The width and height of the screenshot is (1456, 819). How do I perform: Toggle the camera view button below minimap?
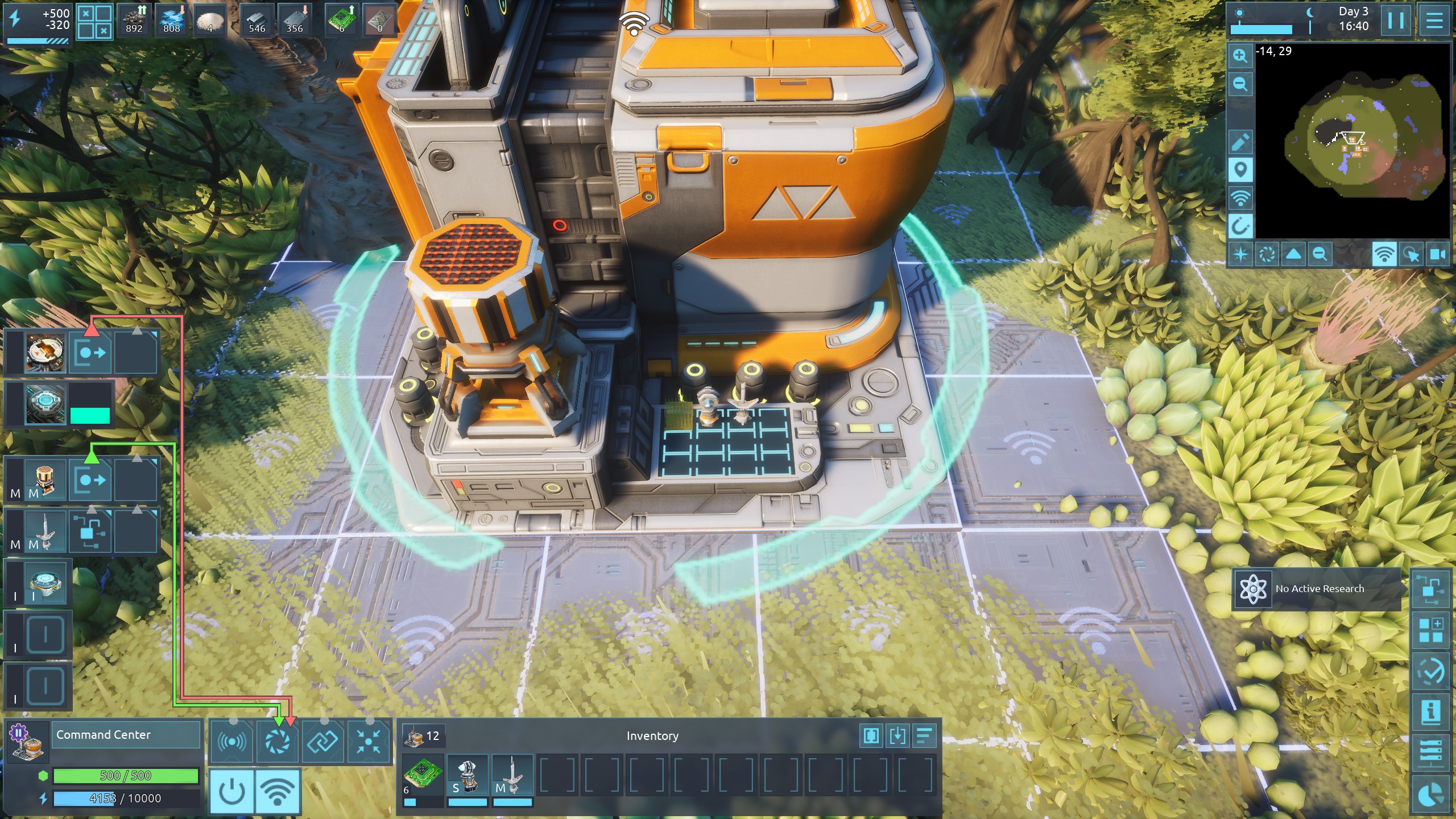pyautogui.click(x=1437, y=254)
